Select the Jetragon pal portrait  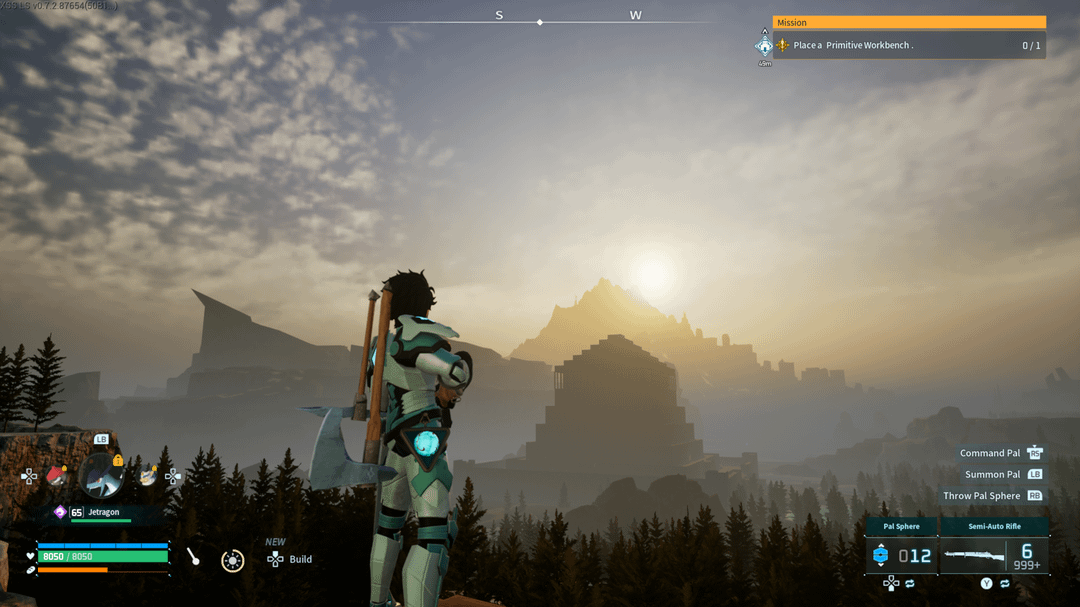[x=101, y=476]
